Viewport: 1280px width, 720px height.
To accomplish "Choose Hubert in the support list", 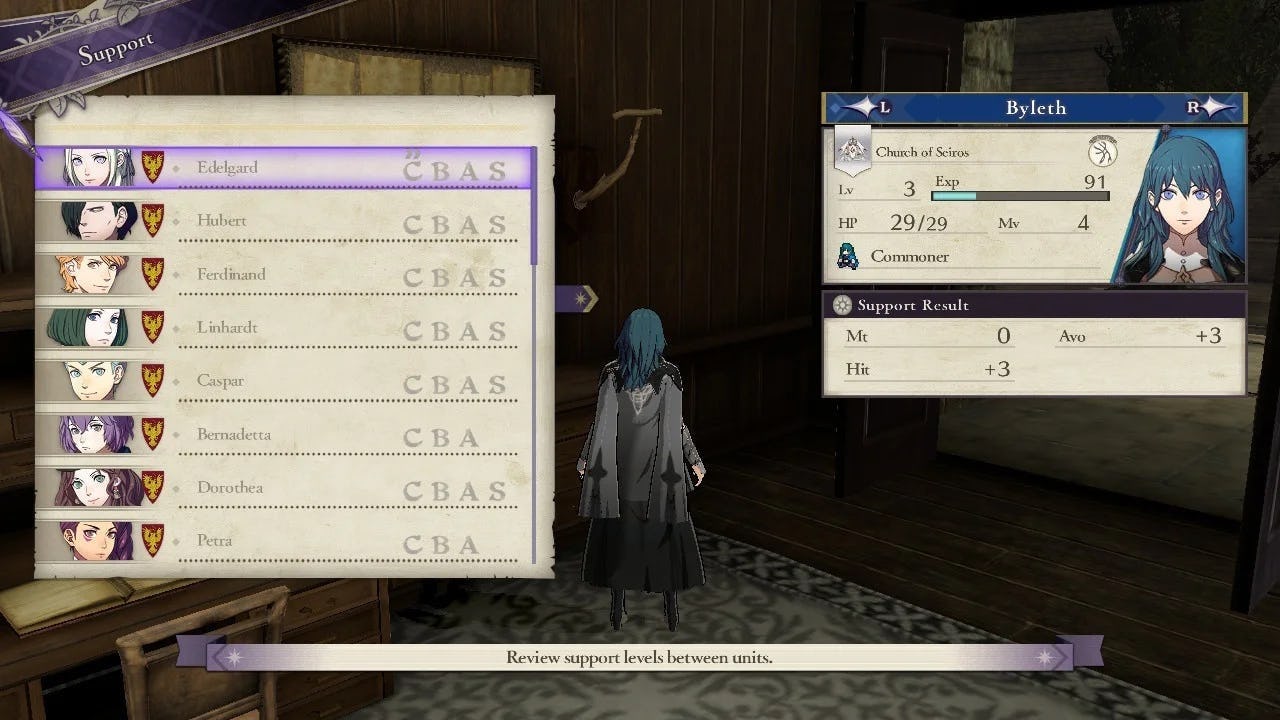I will pyautogui.click(x=284, y=221).
